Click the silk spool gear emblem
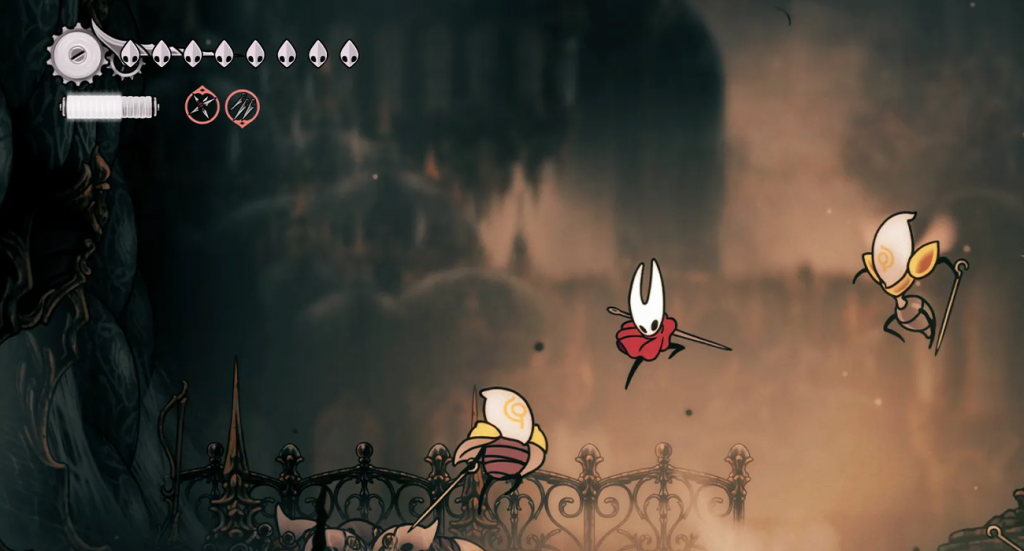The width and height of the screenshot is (1024, 551). coord(76,52)
